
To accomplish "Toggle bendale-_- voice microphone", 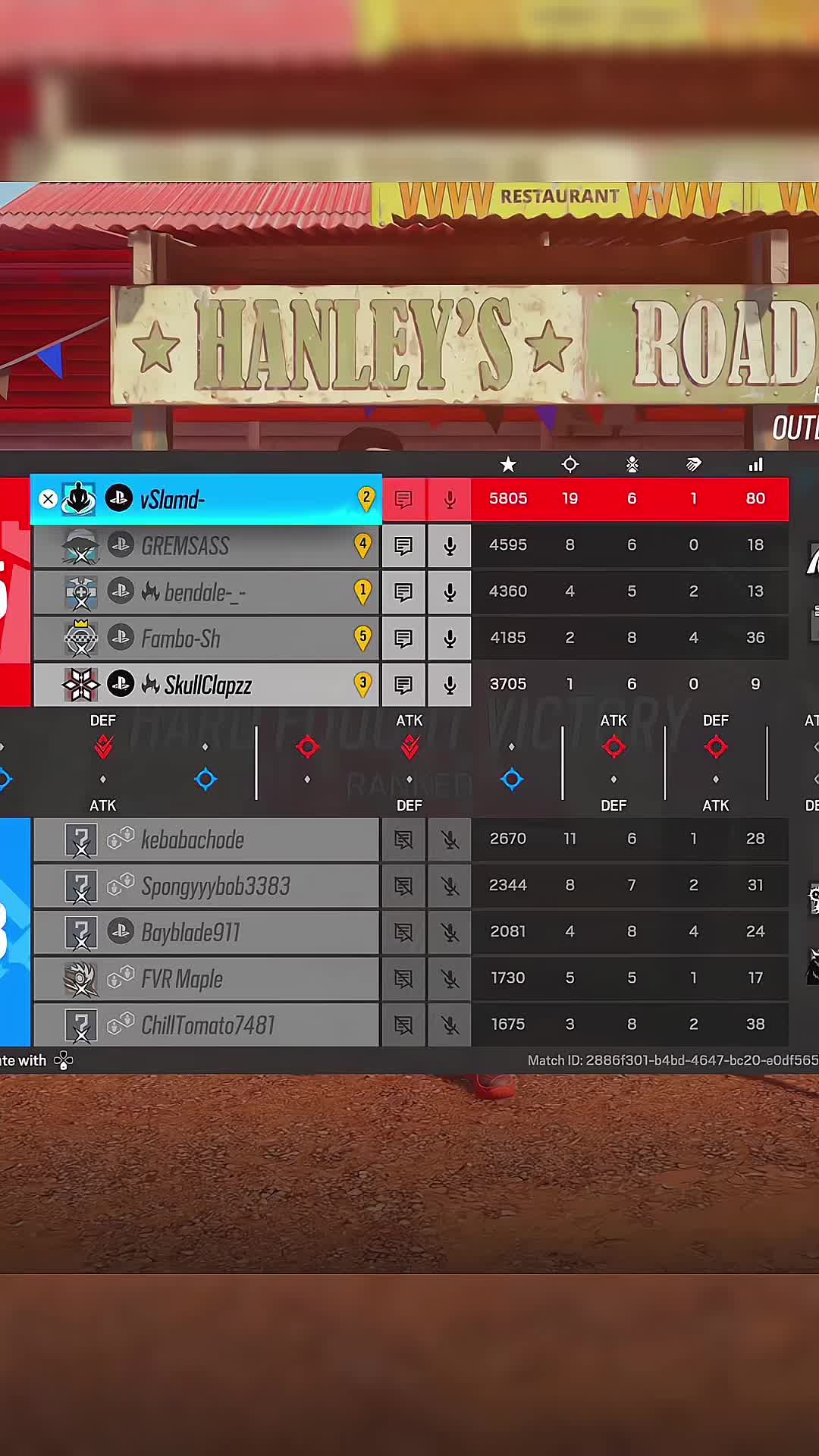I will (450, 592).
